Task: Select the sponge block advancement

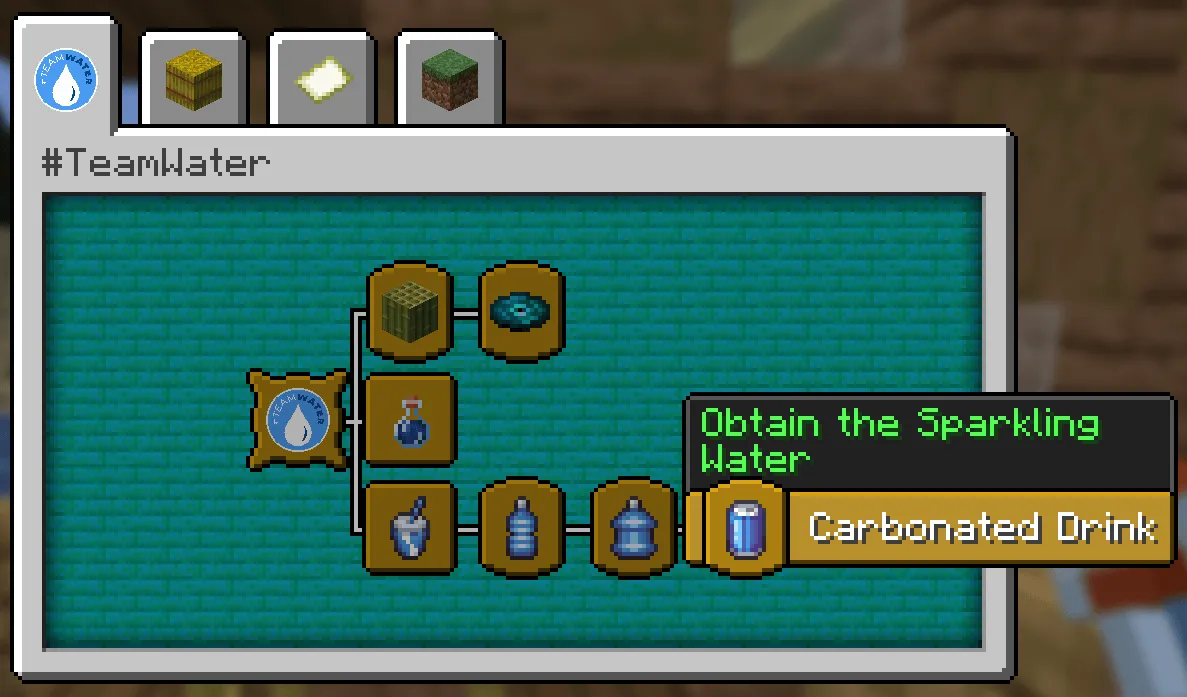Action: [x=410, y=312]
